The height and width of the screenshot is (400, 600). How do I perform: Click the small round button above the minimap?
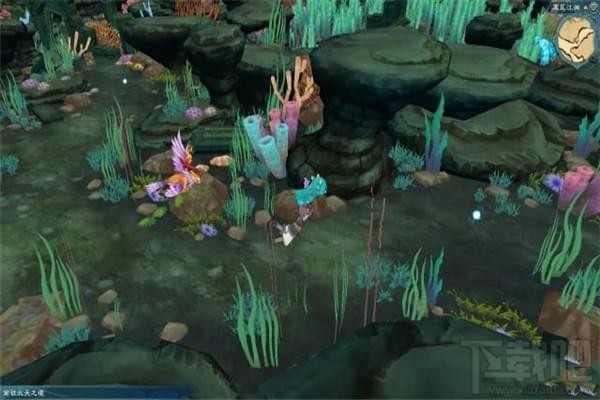[x=593, y=8]
